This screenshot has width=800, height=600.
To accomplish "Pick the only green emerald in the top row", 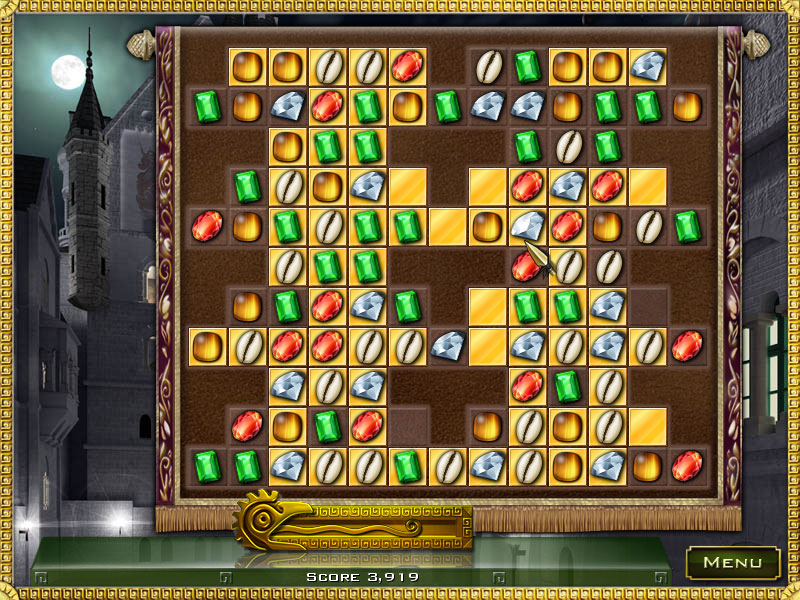I will [x=527, y=67].
